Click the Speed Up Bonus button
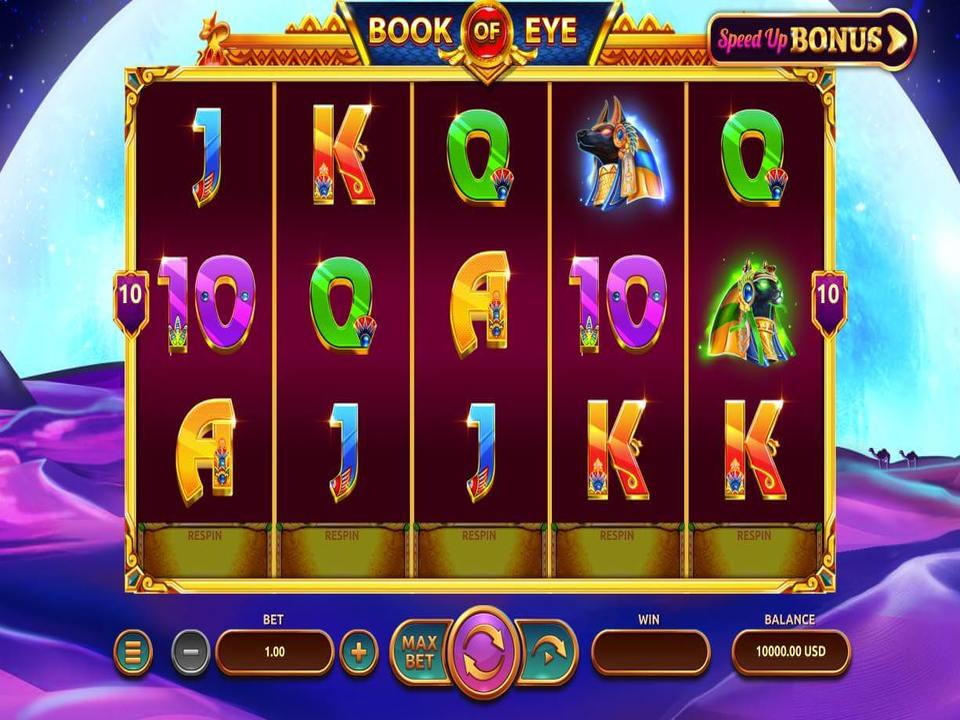 (811, 39)
